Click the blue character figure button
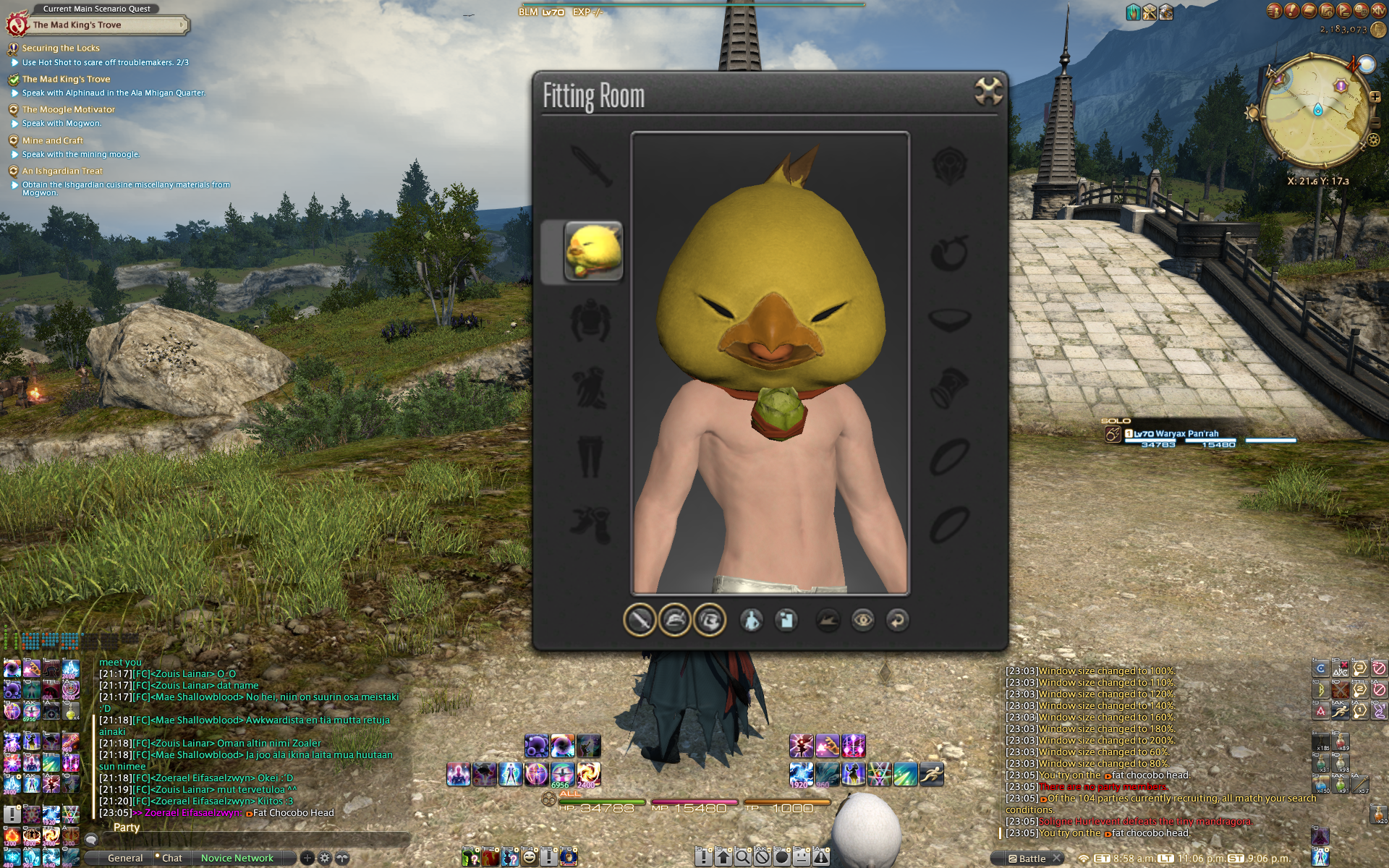Image resolution: width=1389 pixels, height=868 pixels. pyautogui.click(x=752, y=620)
